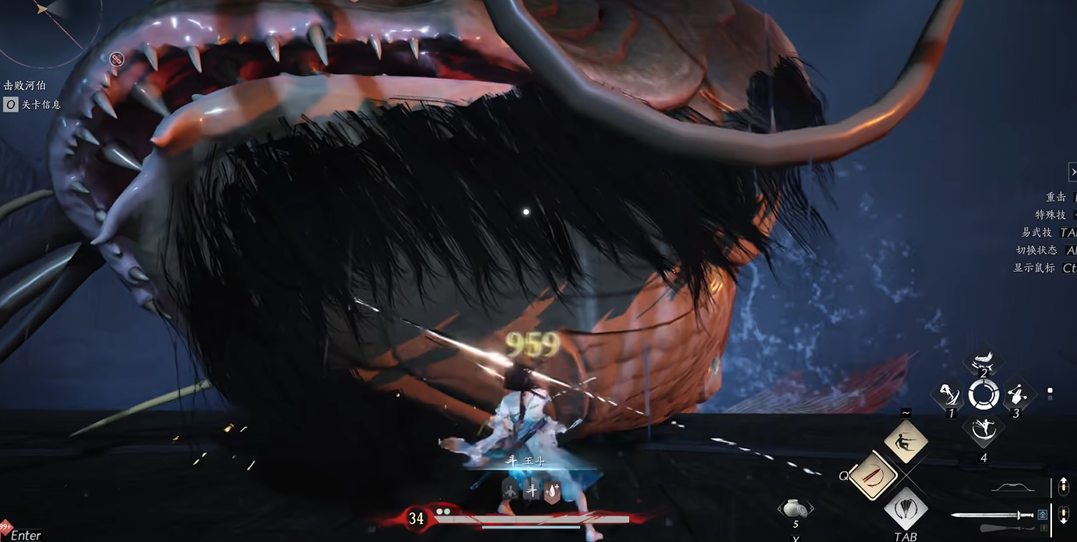Image resolution: width=1077 pixels, height=542 pixels.
Task: Open the 关卡信息 stage info entry
Action: pos(33,104)
